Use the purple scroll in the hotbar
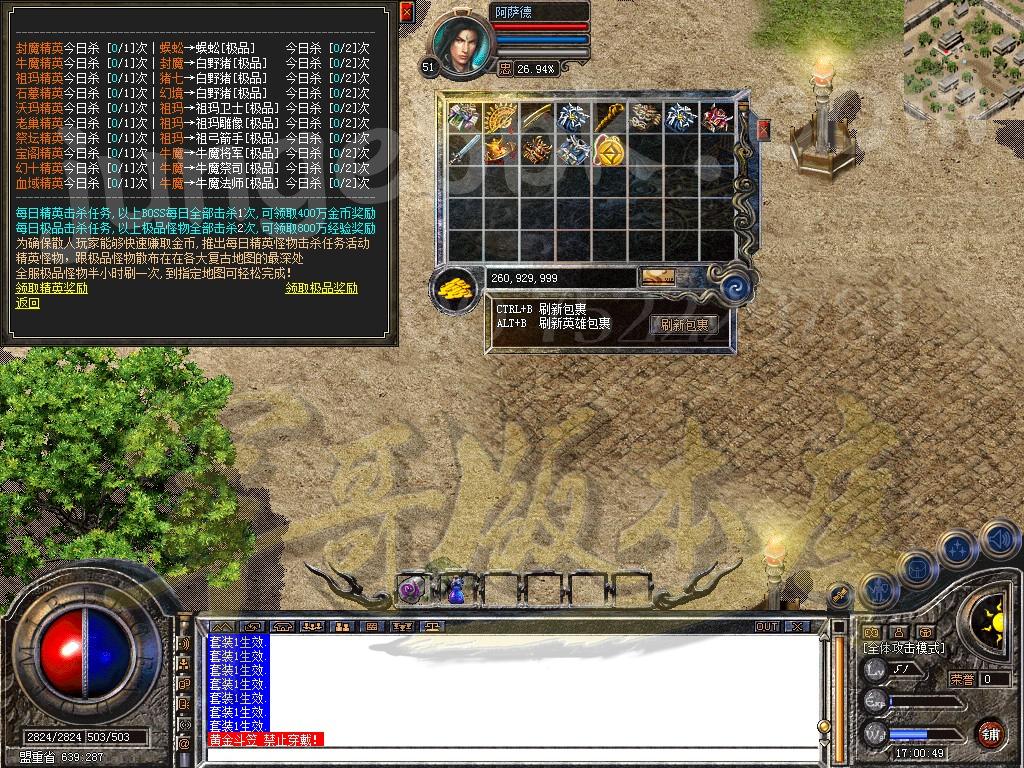Viewport: 1024px width, 768px height. tap(412, 589)
